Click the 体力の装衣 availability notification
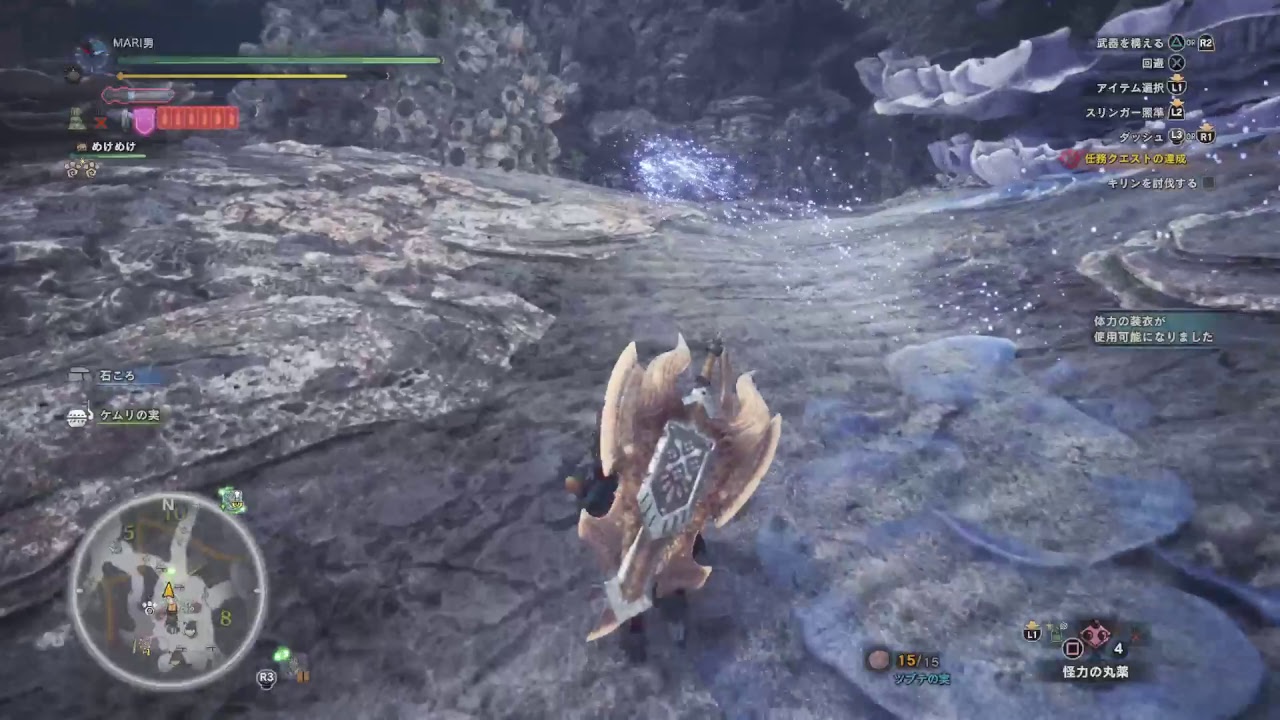This screenshot has width=1280, height=720. click(1153, 329)
